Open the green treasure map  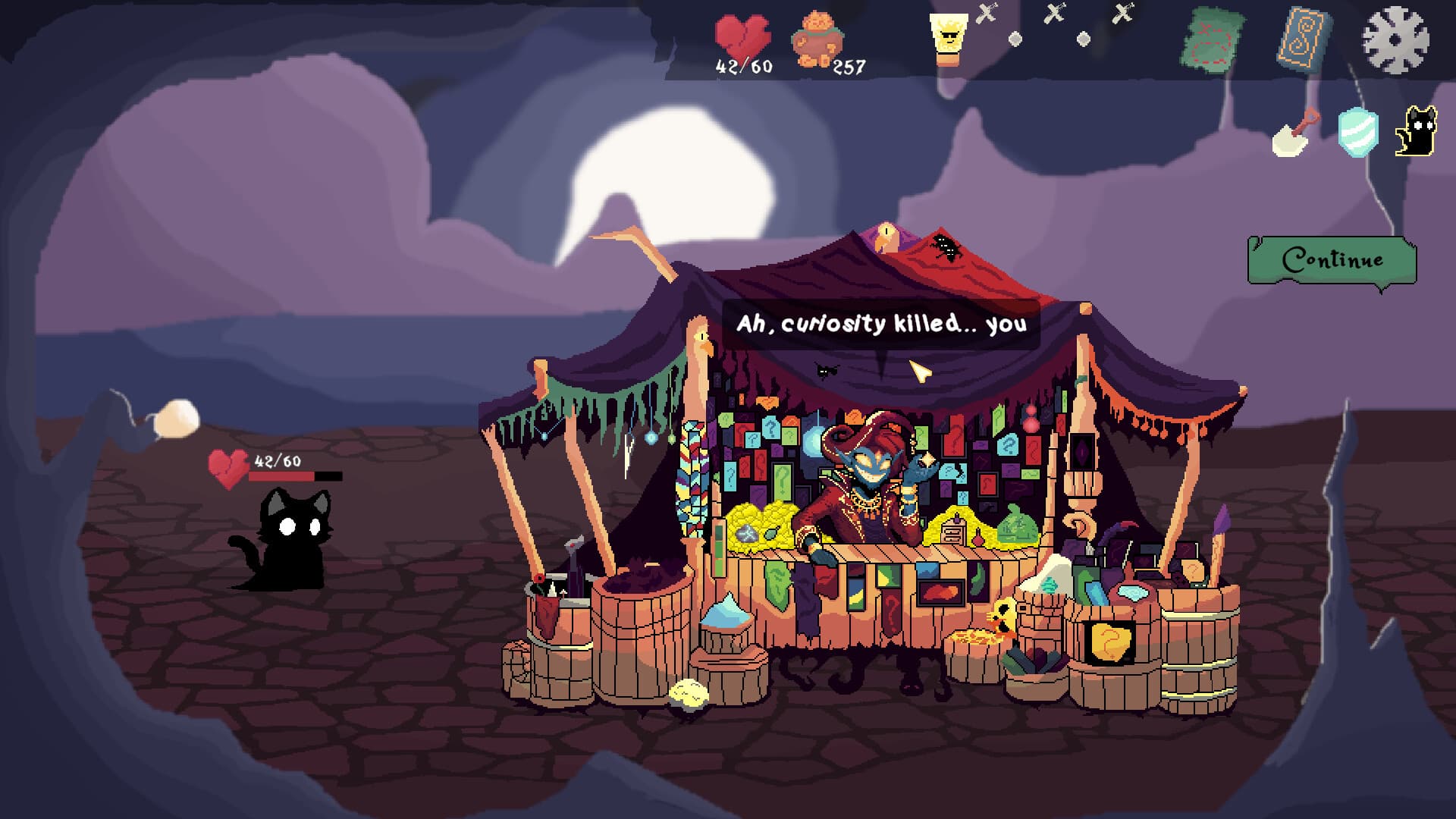[x=1213, y=39]
